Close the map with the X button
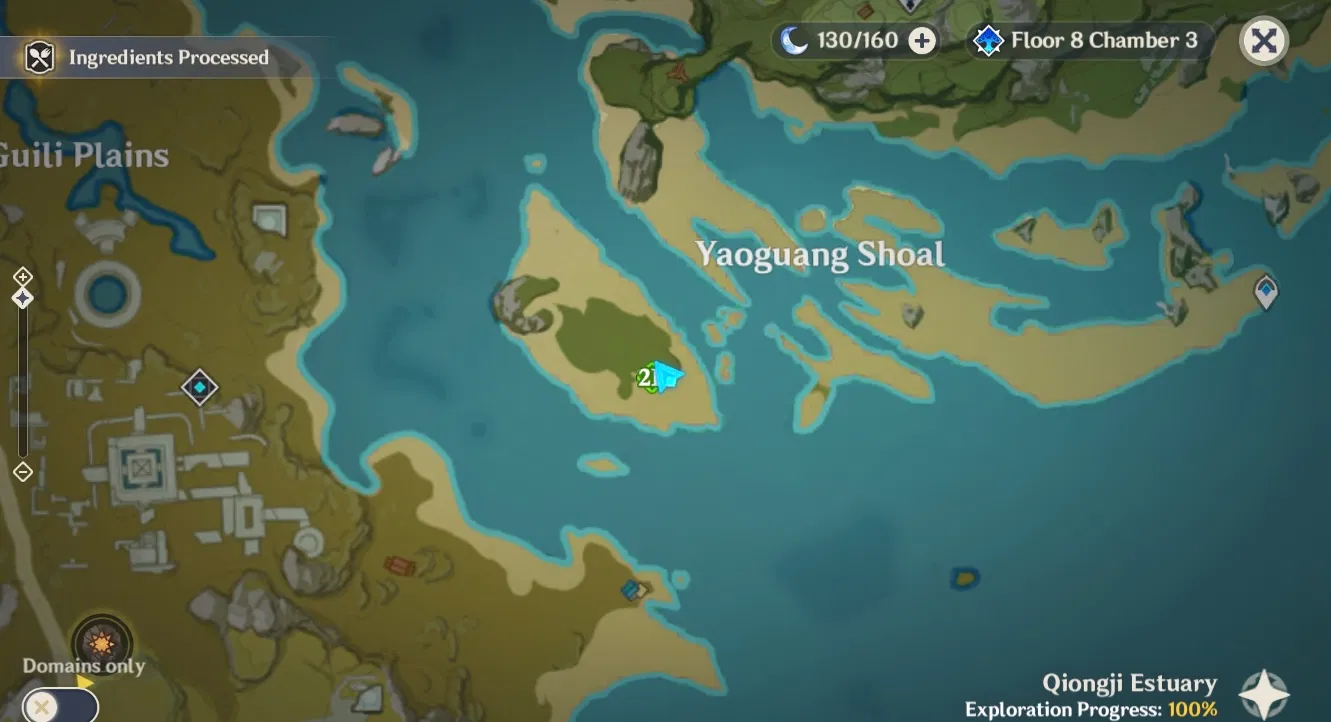The width and height of the screenshot is (1331, 722). (x=1264, y=41)
